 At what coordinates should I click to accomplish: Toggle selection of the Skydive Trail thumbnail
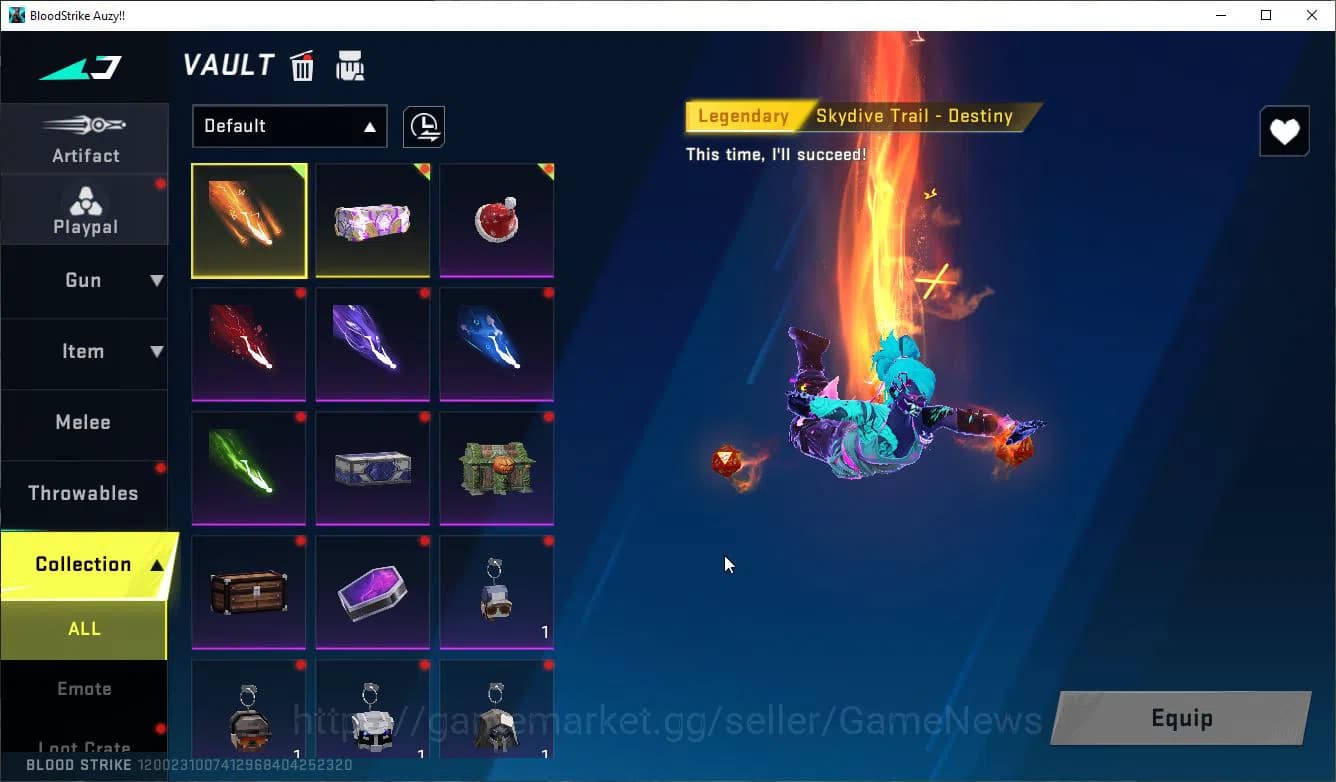249,220
